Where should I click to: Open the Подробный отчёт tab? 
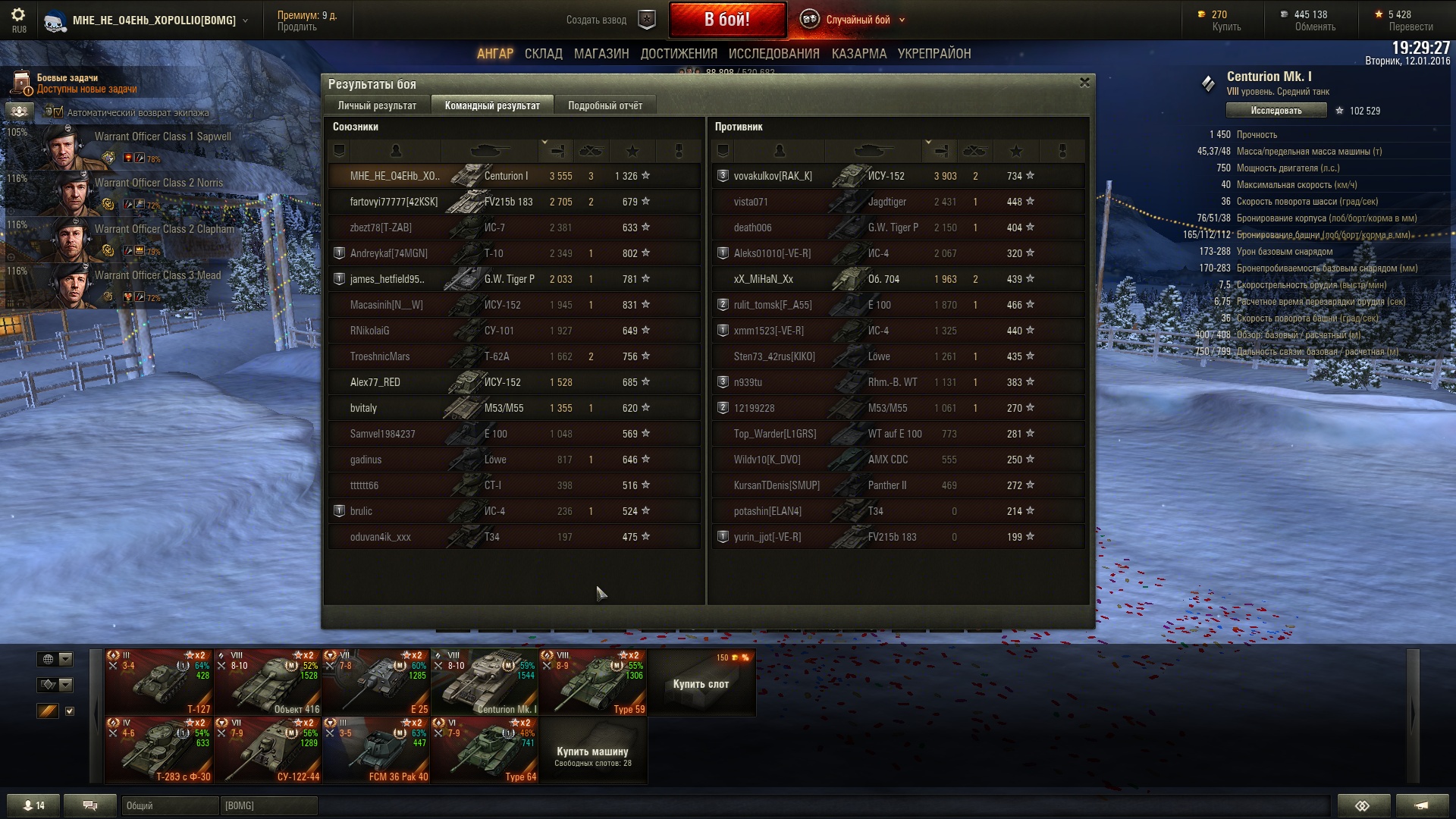tap(604, 105)
